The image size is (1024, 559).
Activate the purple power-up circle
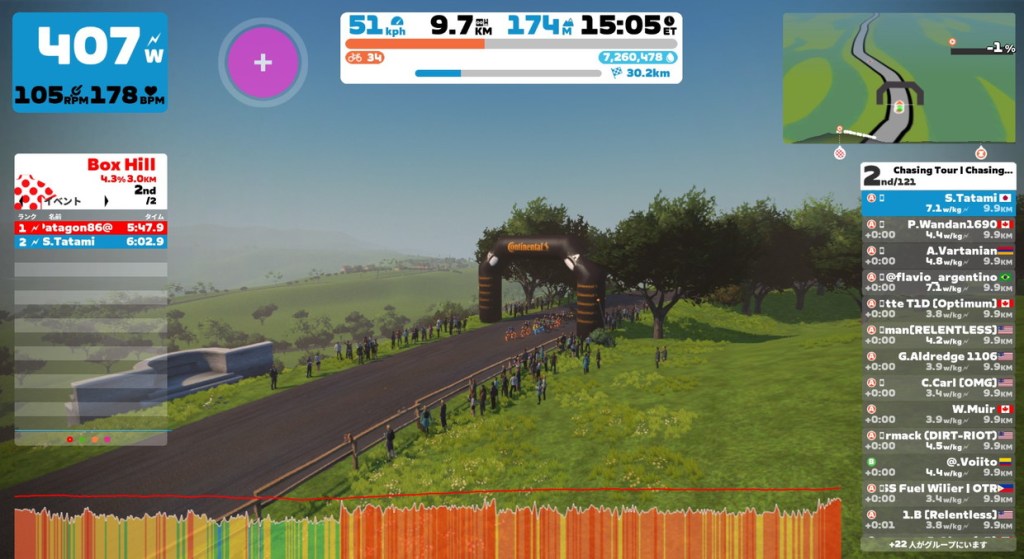tap(262, 63)
